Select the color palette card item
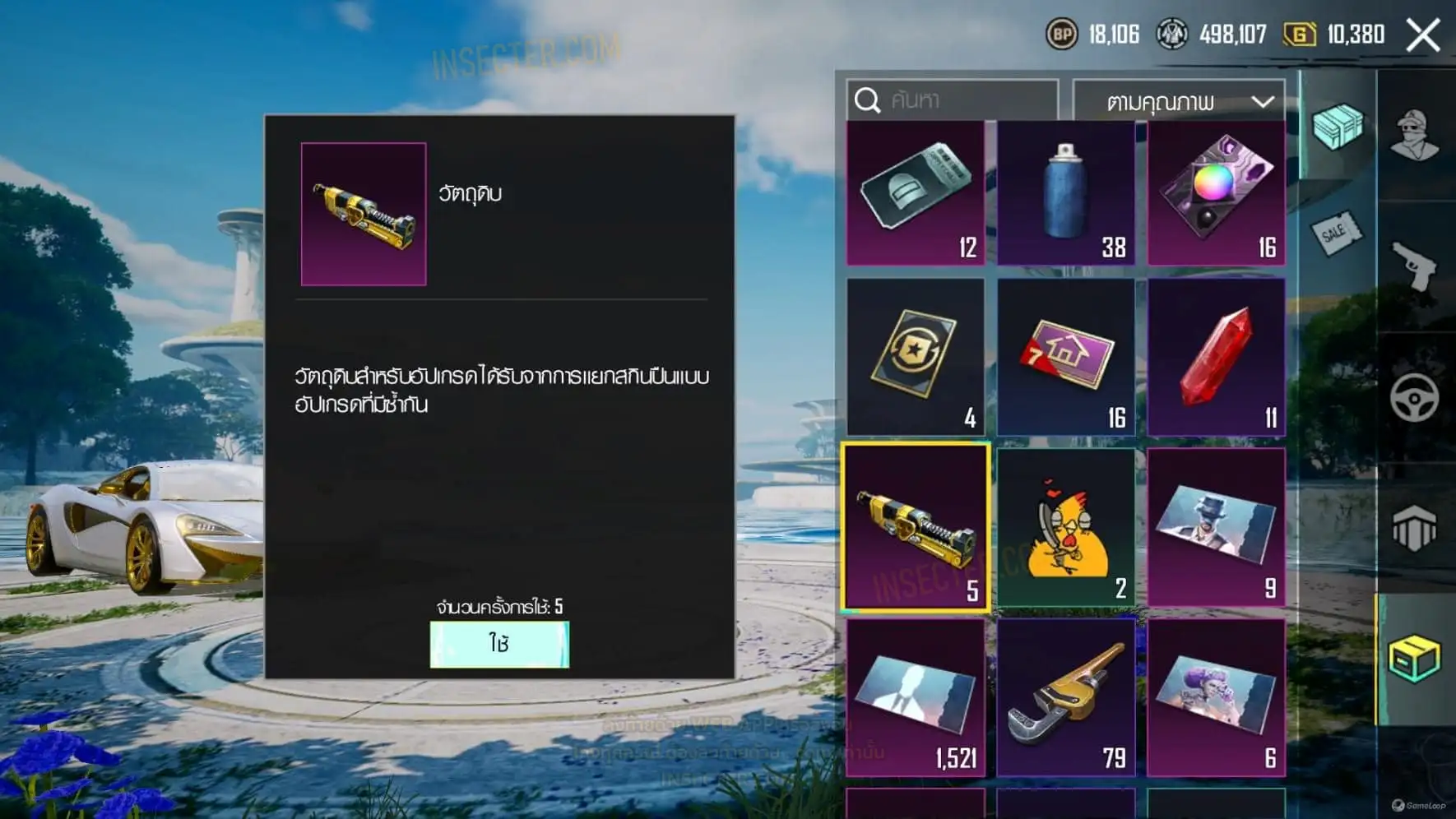The image size is (1456, 819). coord(1217,193)
